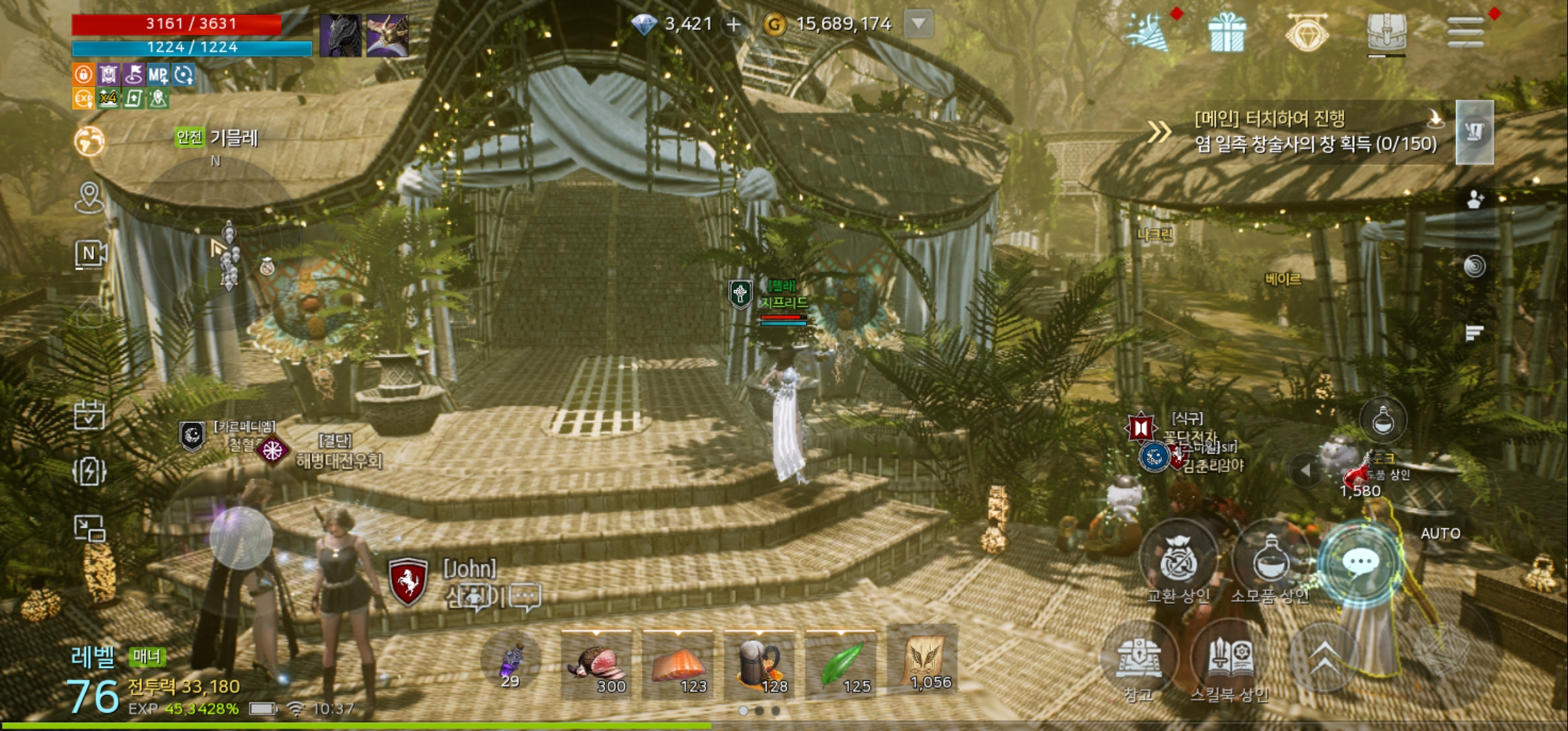Viewport: 1568px width, 731px height.
Task: Visit the 소모품 상인 consumables merchant
Action: tap(1269, 561)
